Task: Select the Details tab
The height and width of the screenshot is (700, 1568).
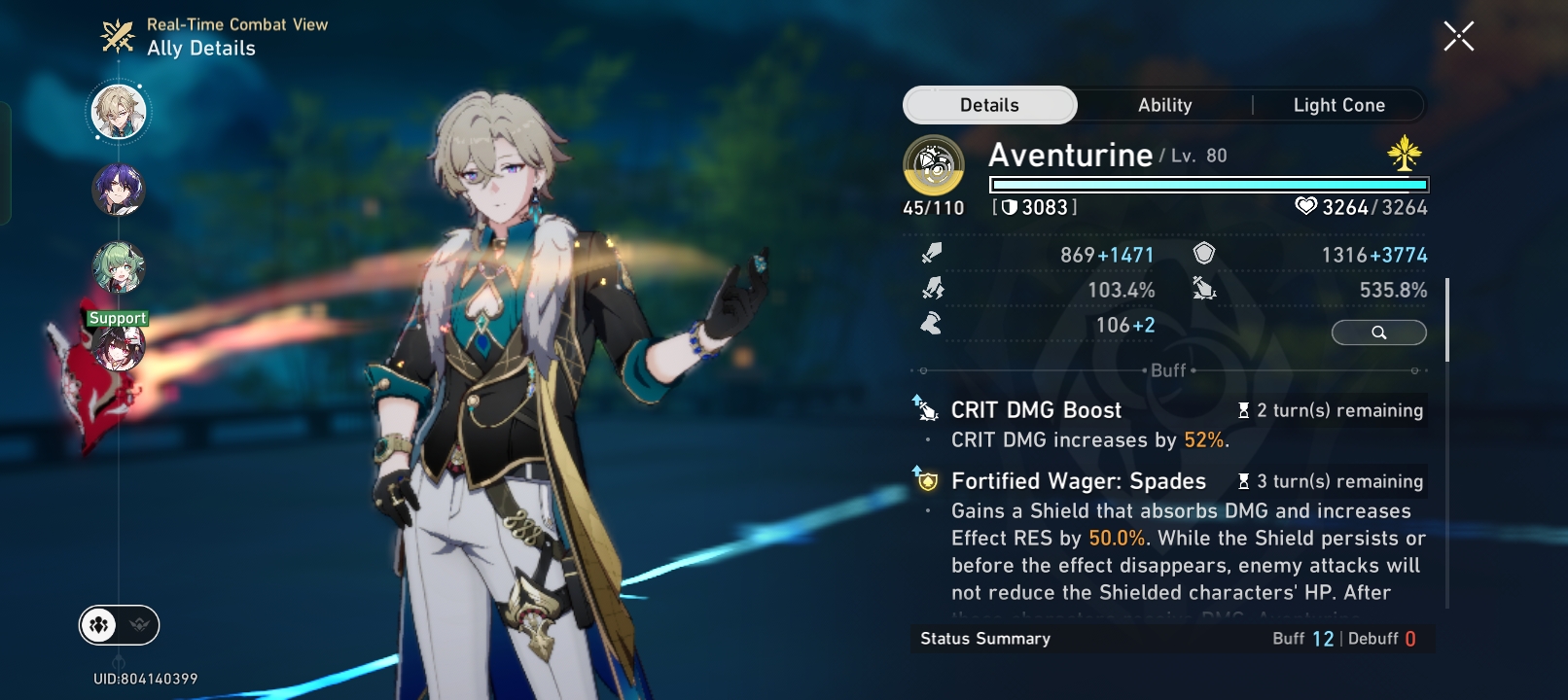Action: tap(989, 104)
